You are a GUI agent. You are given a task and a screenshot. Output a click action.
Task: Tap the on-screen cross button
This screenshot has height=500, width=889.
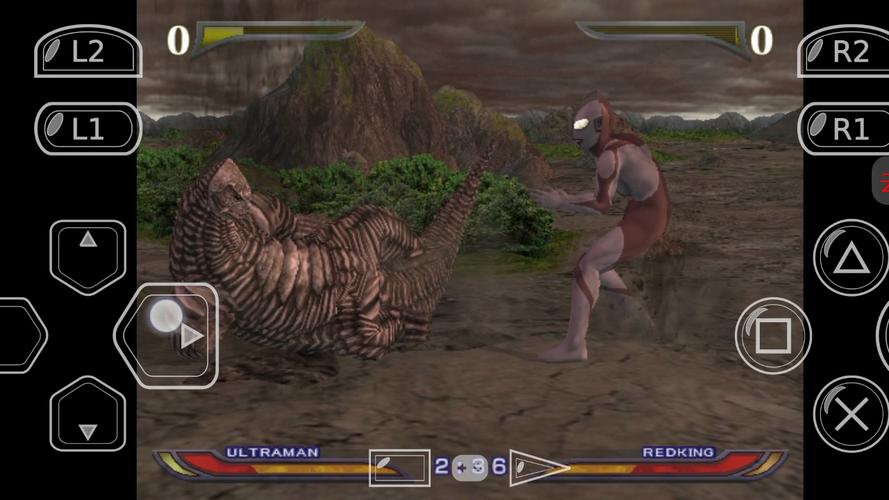click(x=850, y=414)
